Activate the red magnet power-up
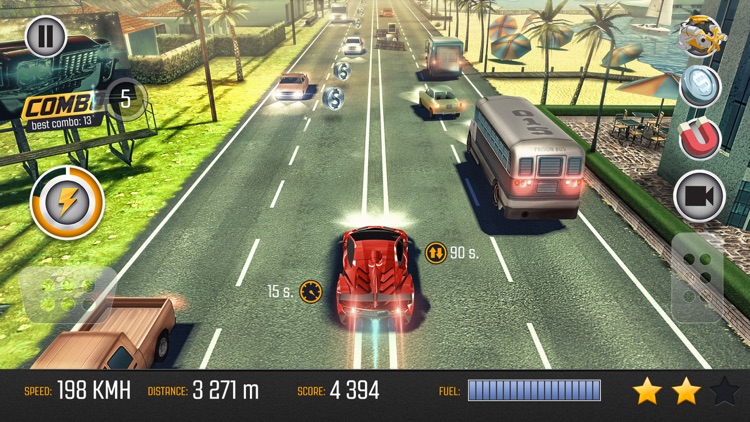Viewport: 750px width, 422px height. (700, 139)
